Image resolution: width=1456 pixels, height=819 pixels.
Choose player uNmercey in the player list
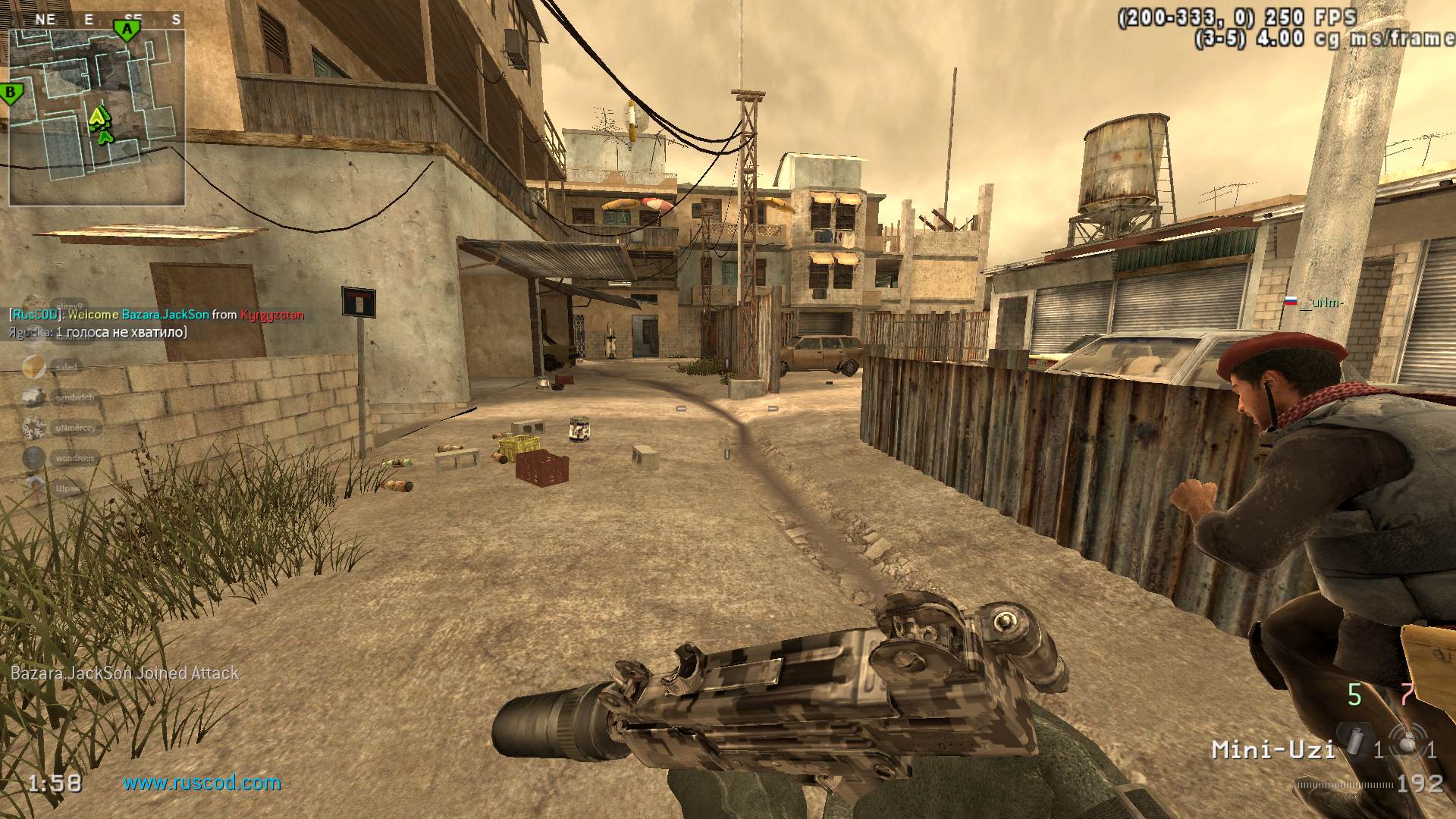click(x=74, y=428)
